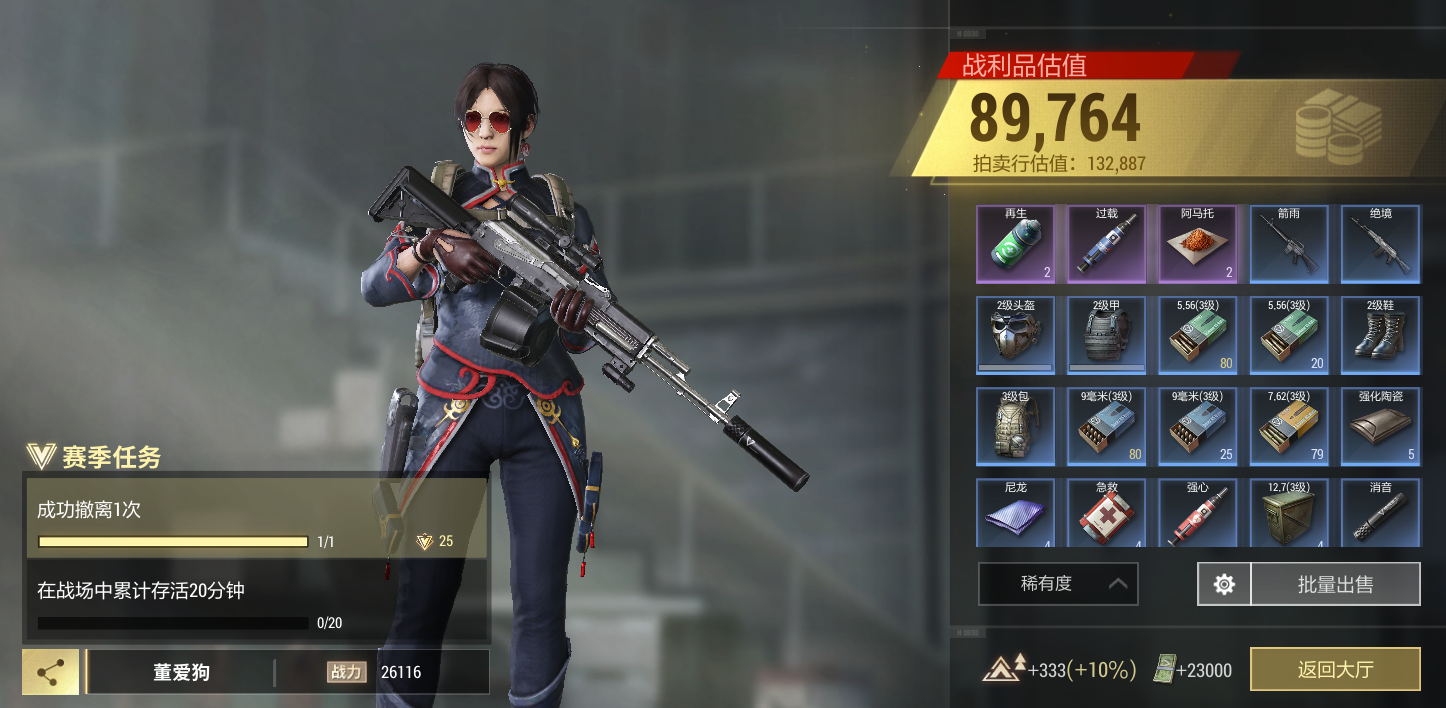
Task: Select the 3级包 backpack slot
Action: click(x=1015, y=427)
